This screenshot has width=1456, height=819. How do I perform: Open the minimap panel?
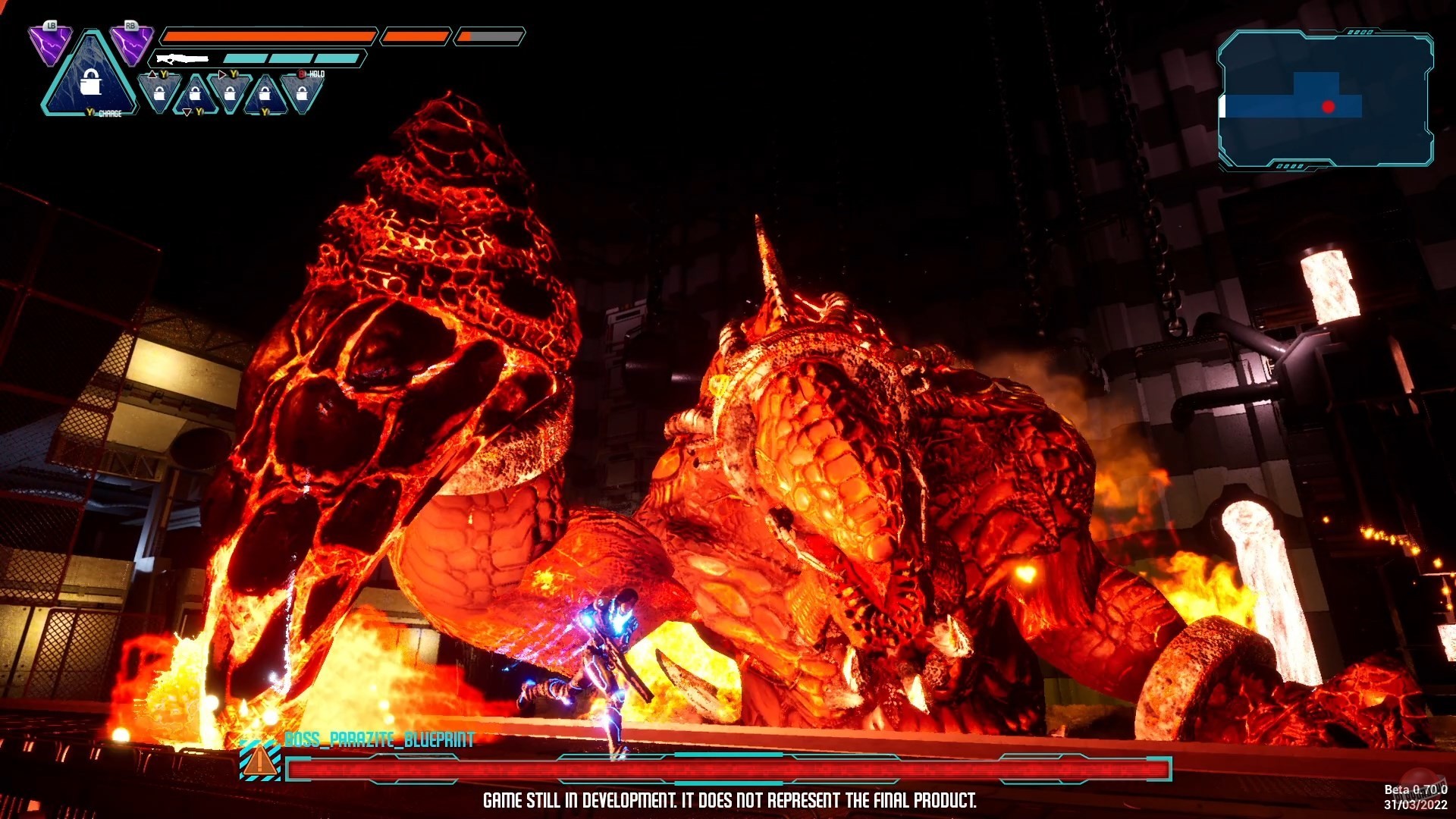click(x=1325, y=99)
